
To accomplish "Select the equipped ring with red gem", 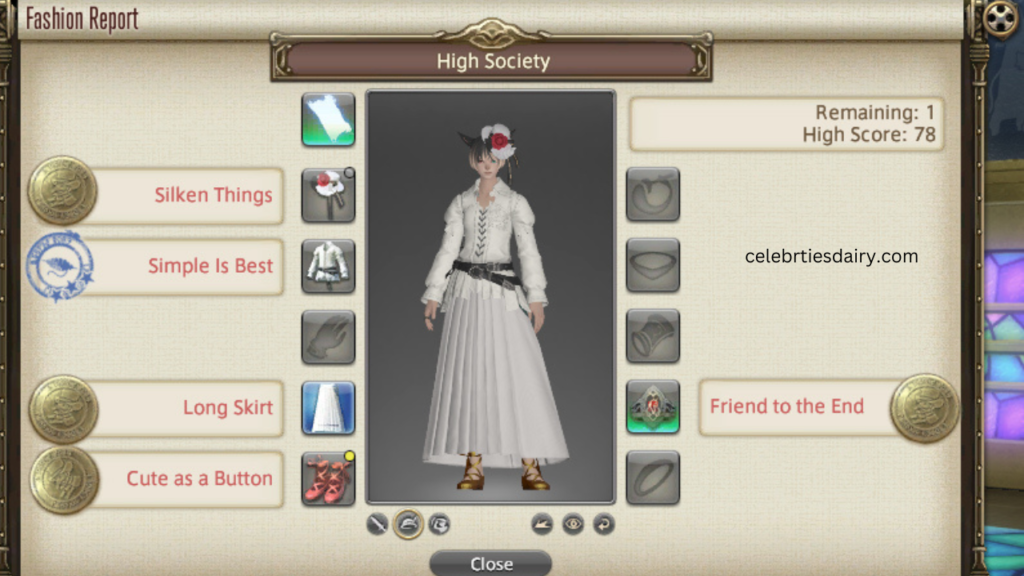I will pos(653,407).
